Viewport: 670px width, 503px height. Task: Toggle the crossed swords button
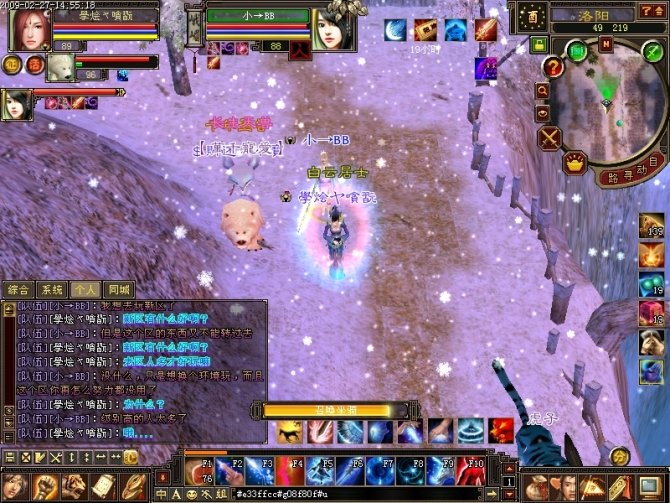click(x=550, y=138)
